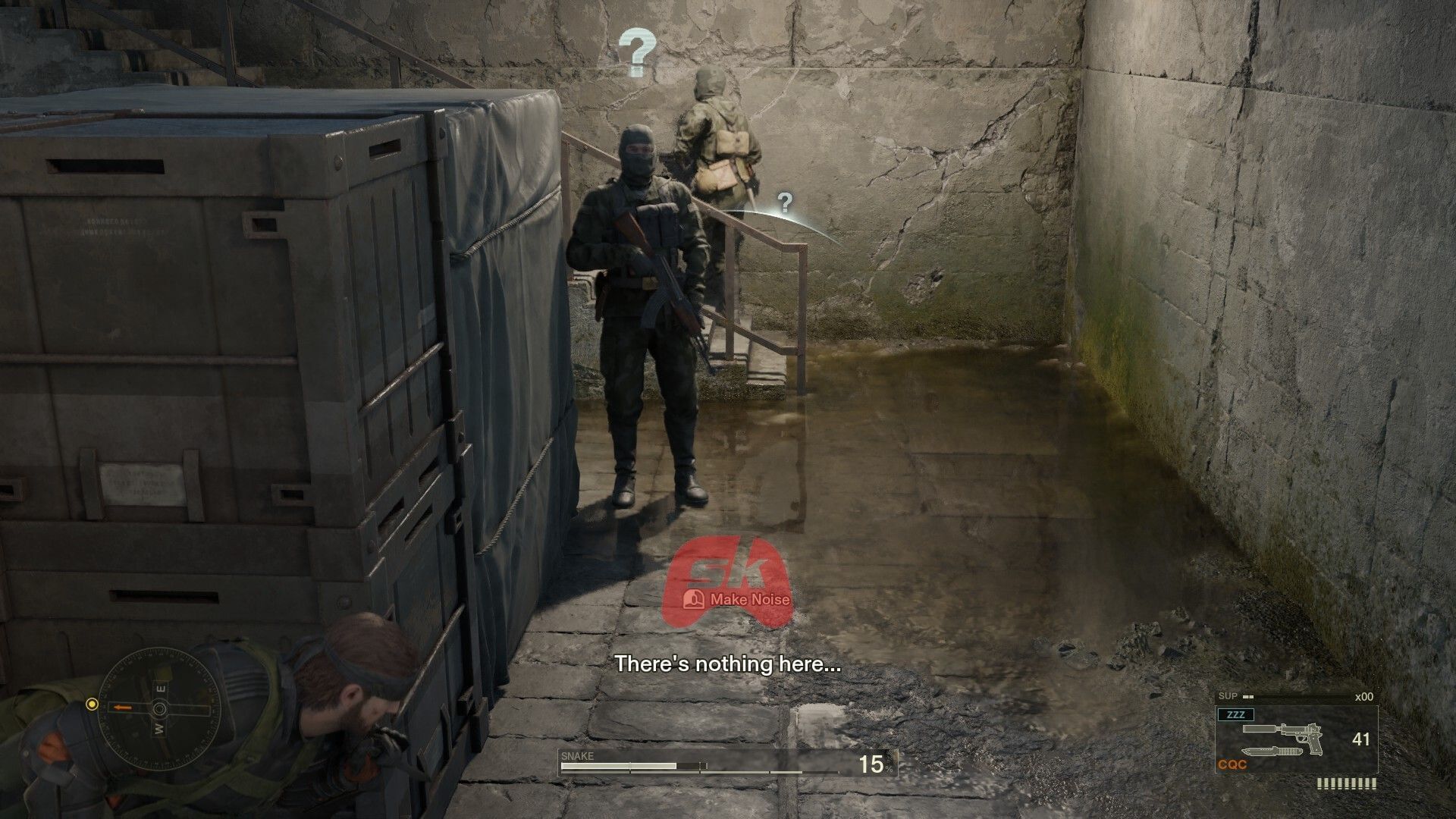
Task: Toggle the CQC mode label
Action: click(x=1232, y=762)
